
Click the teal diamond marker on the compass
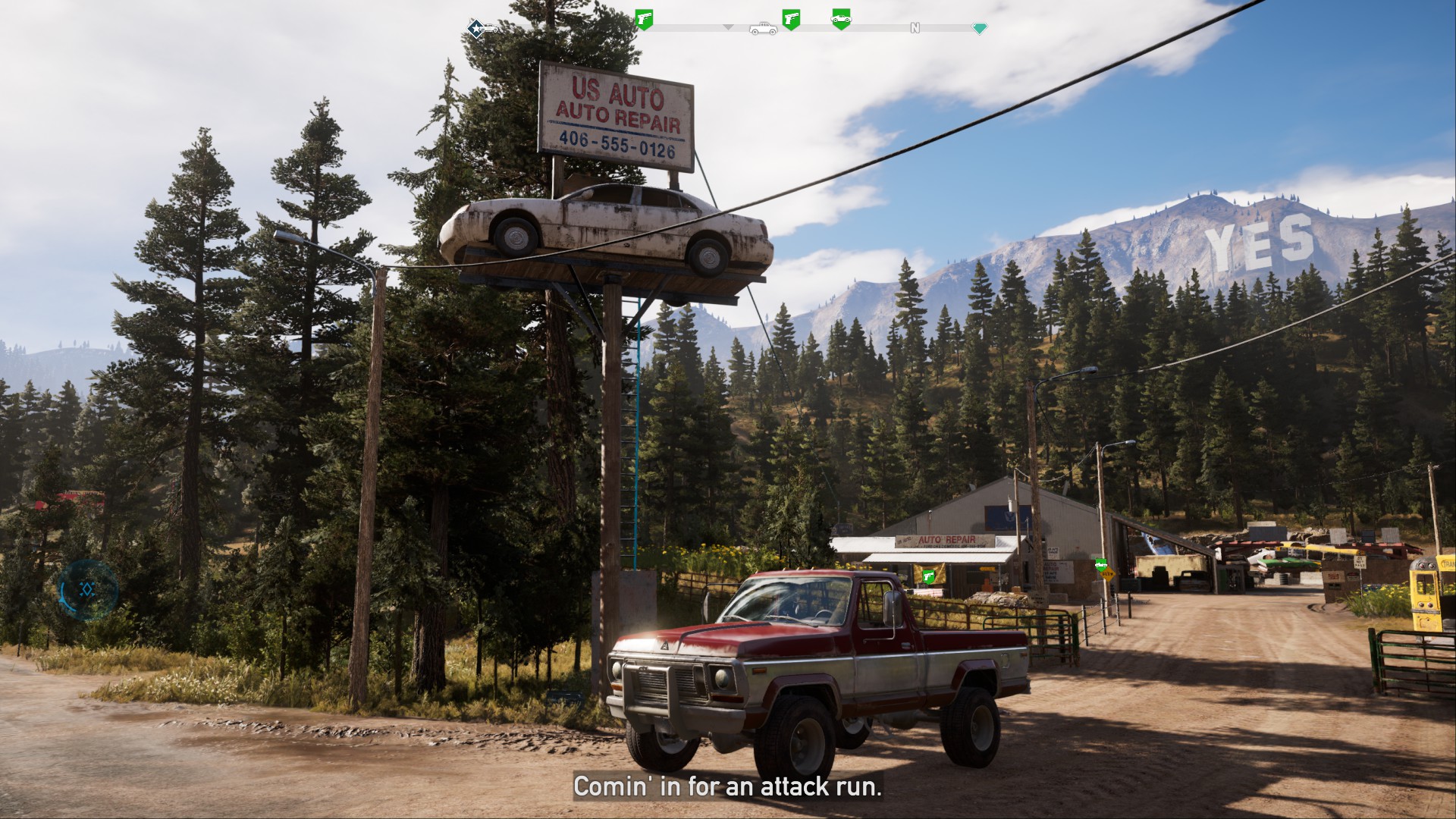(980, 29)
